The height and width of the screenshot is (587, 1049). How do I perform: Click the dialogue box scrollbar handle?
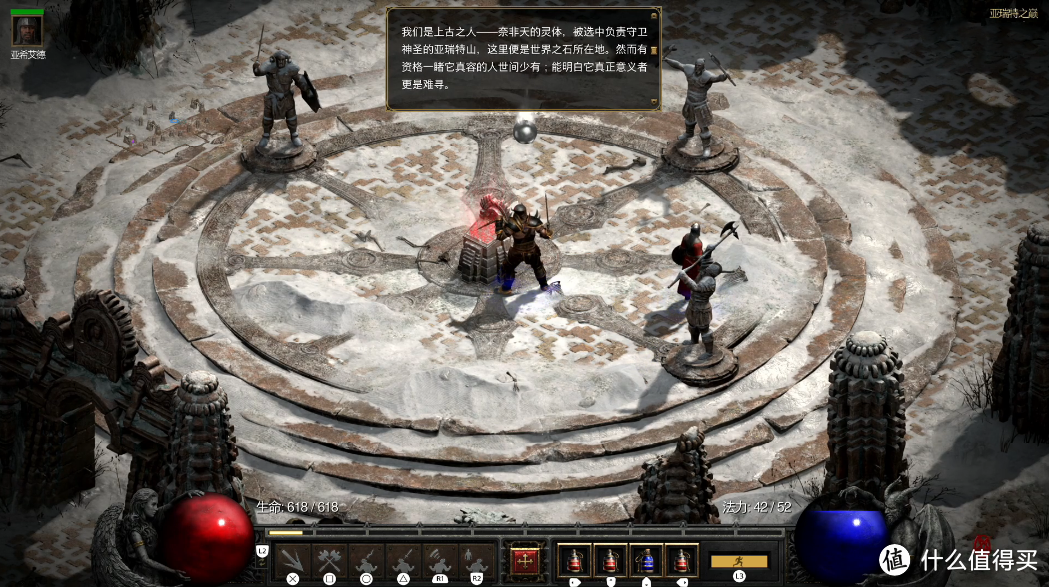pos(654,49)
